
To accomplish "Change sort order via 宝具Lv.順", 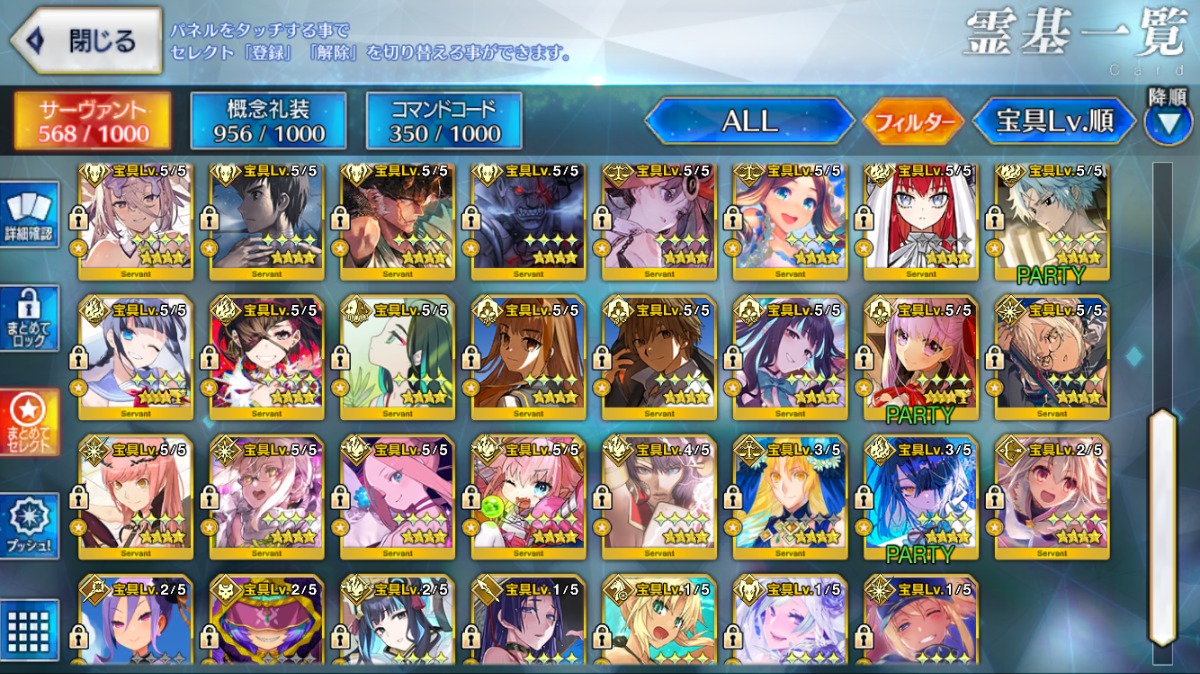I will click(x=1055, y=121).
